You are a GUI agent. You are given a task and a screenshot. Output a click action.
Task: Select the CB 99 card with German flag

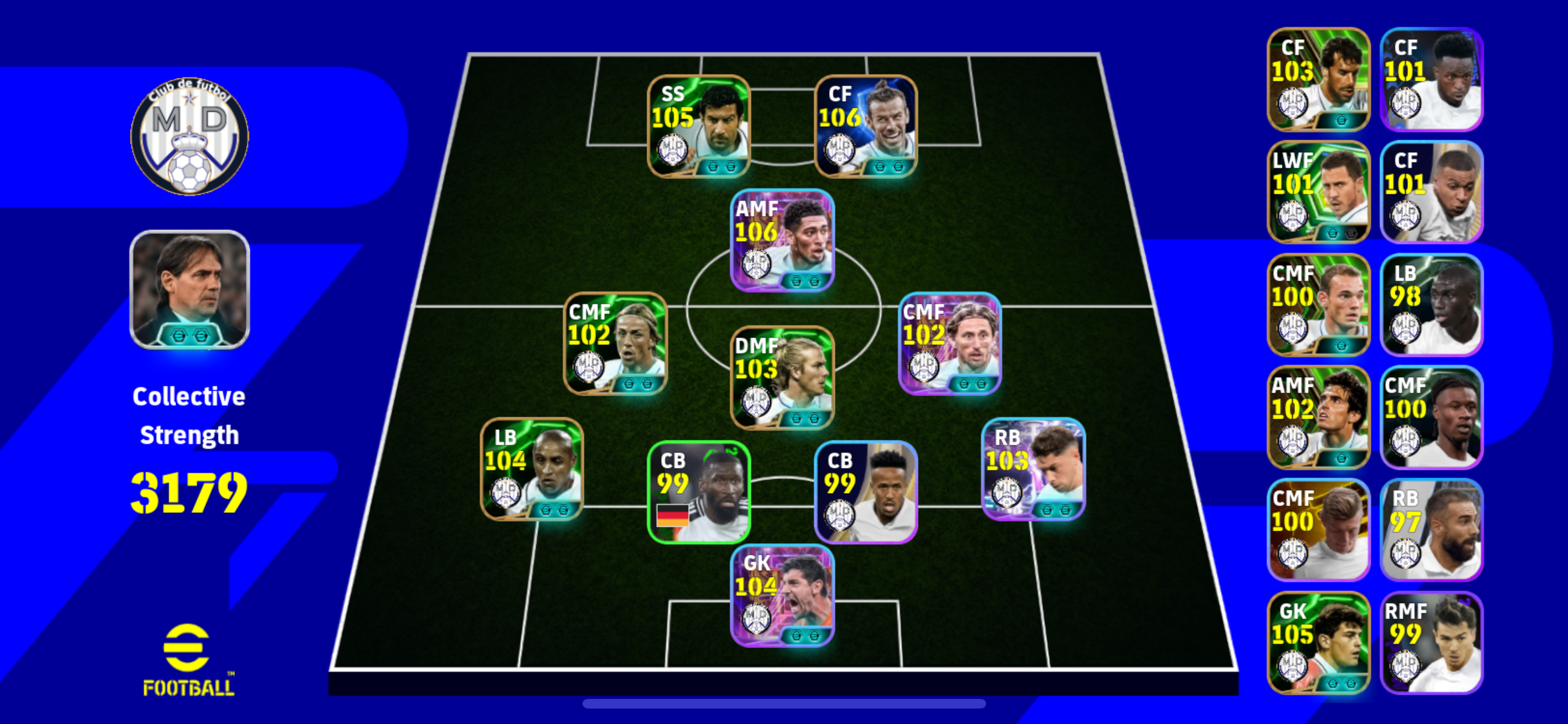coord(698,492)
